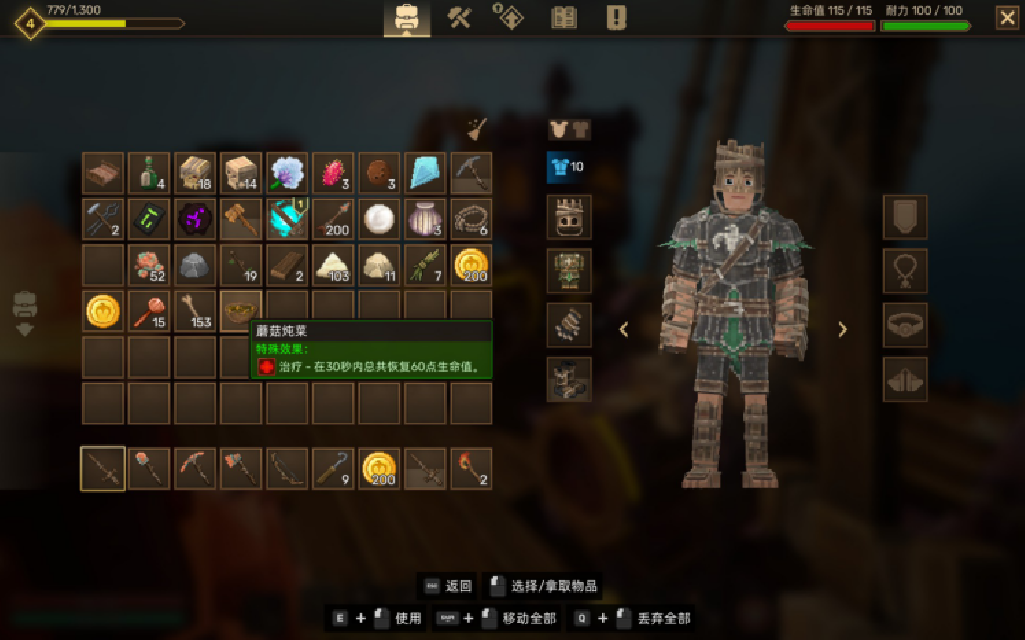Switch to the quest exclamation tab
The image size is (1025, 640).
click(616, 17)
